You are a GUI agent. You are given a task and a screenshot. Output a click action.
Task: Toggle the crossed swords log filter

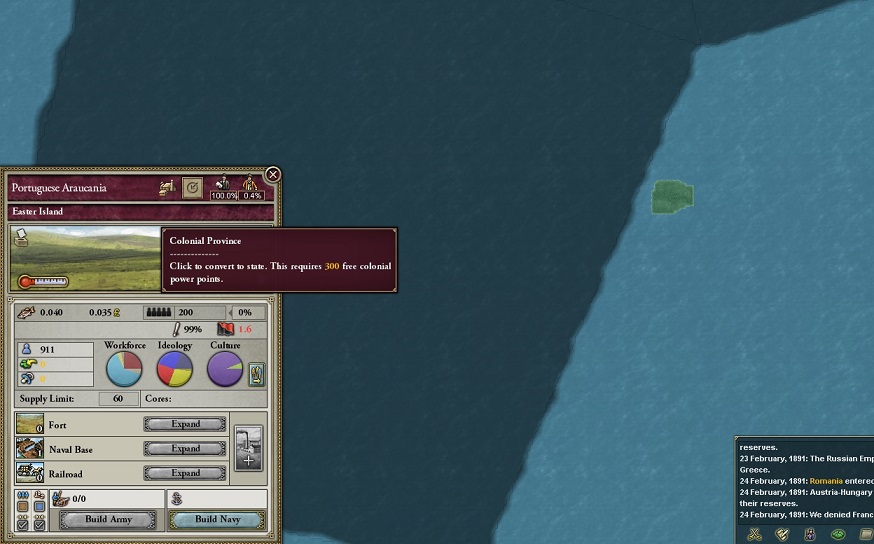(x=755, y=534)
